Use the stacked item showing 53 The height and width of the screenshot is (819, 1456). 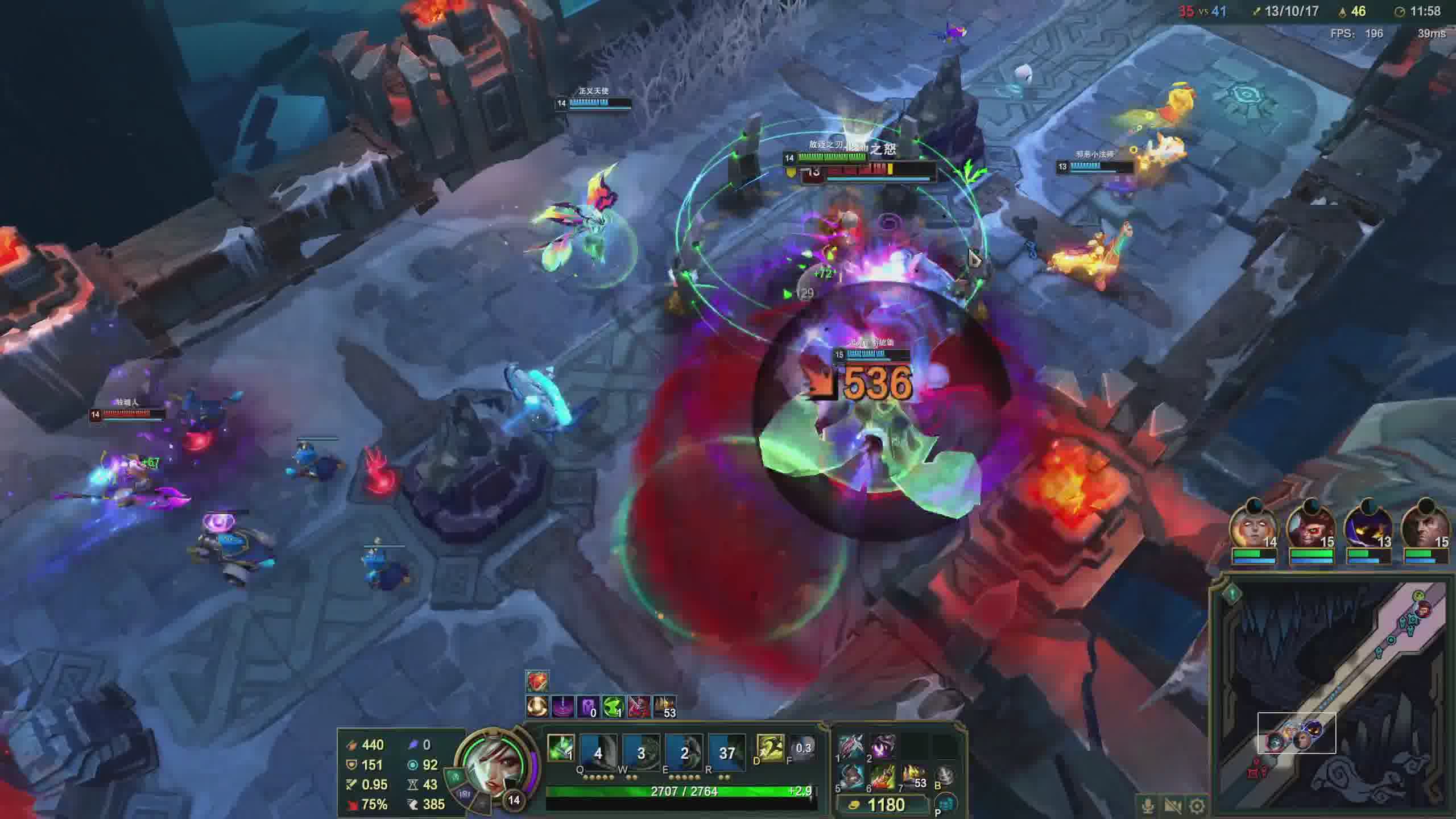(x=913, y=777)
